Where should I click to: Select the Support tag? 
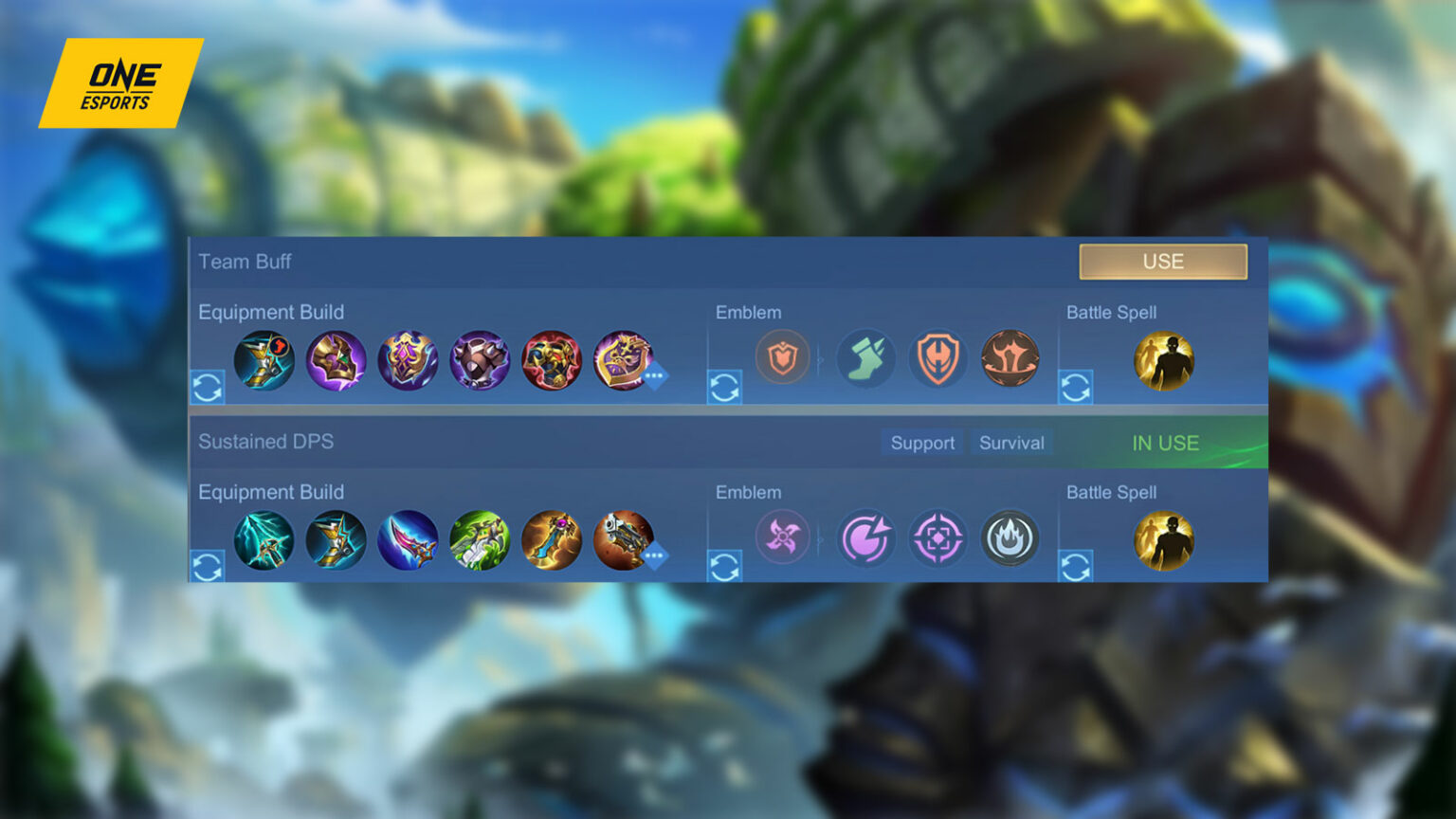click(920, 442)
